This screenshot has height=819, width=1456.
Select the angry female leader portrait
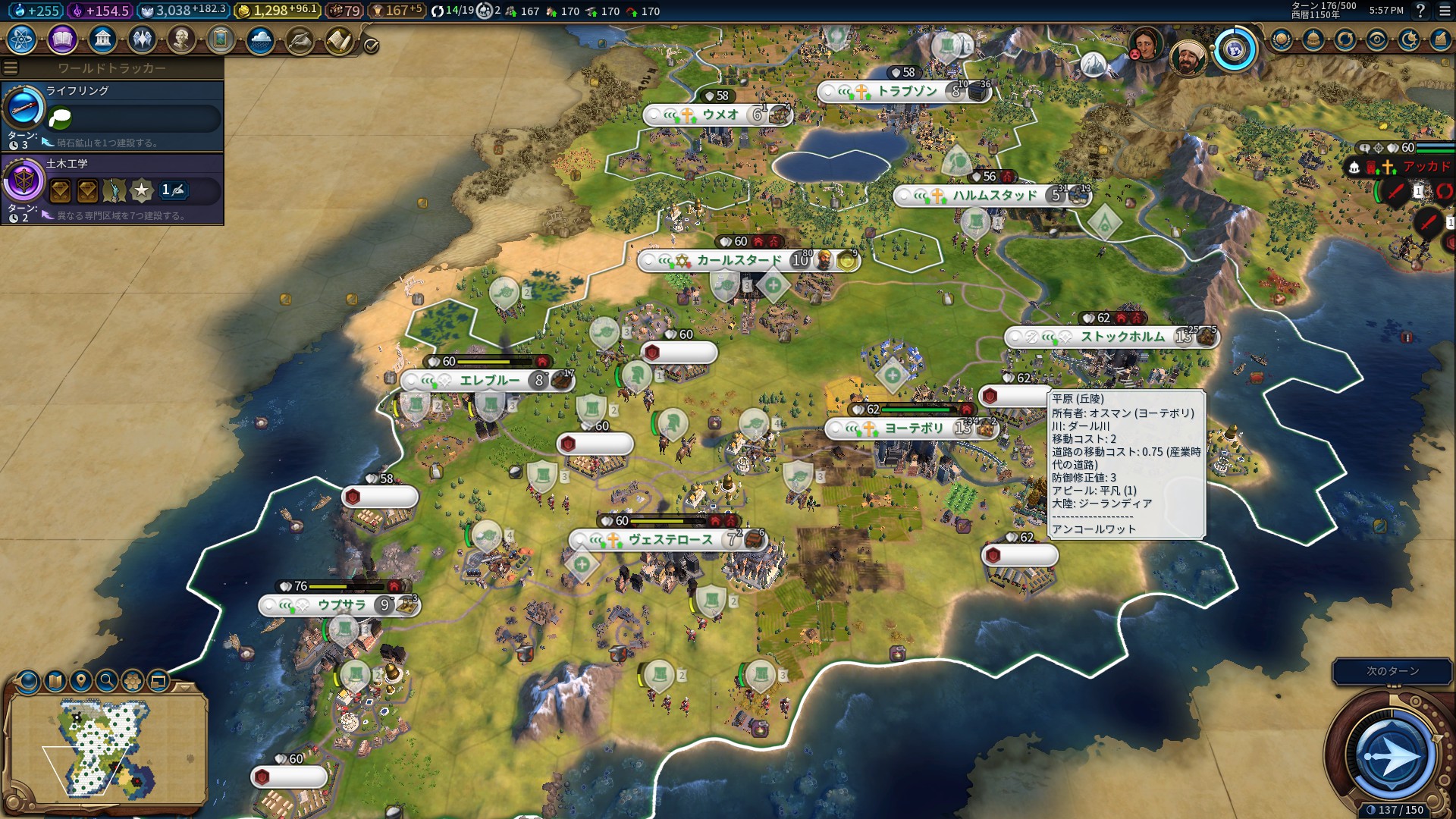tap(1145, 44)
